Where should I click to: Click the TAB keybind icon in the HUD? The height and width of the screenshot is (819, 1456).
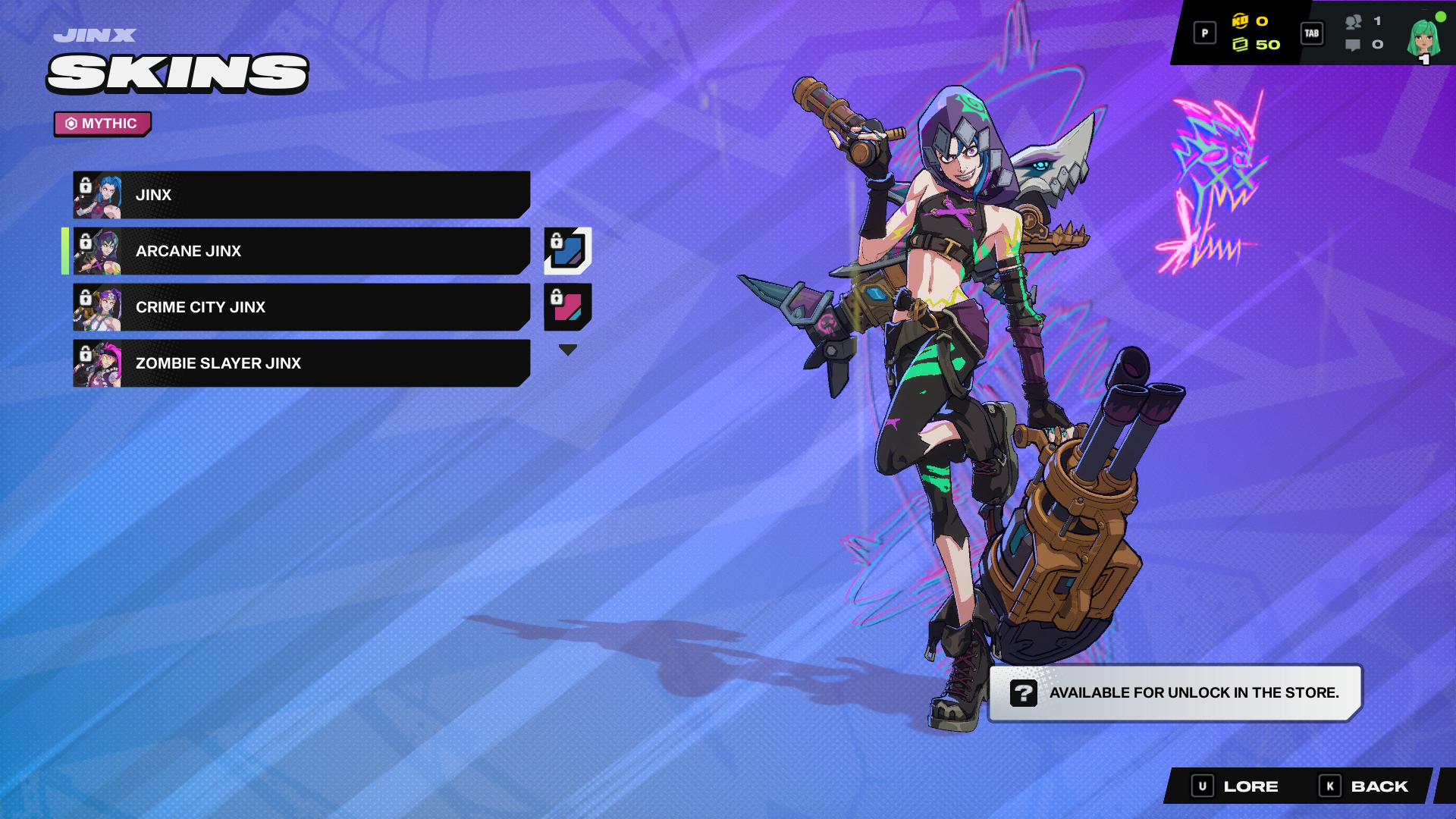pyautogui.click(x=1311, y=33)
